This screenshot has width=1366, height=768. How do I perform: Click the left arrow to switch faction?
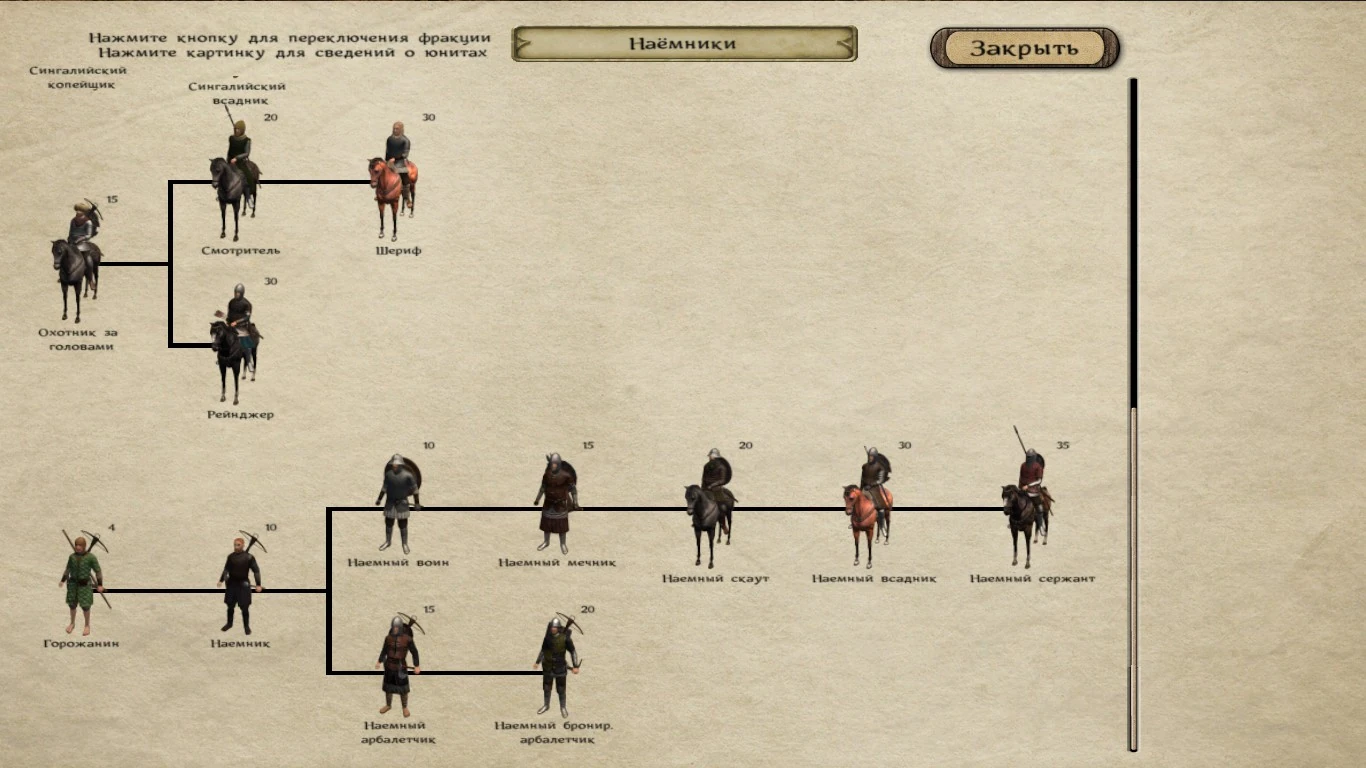pyautogui.click(x=524, y=43)
